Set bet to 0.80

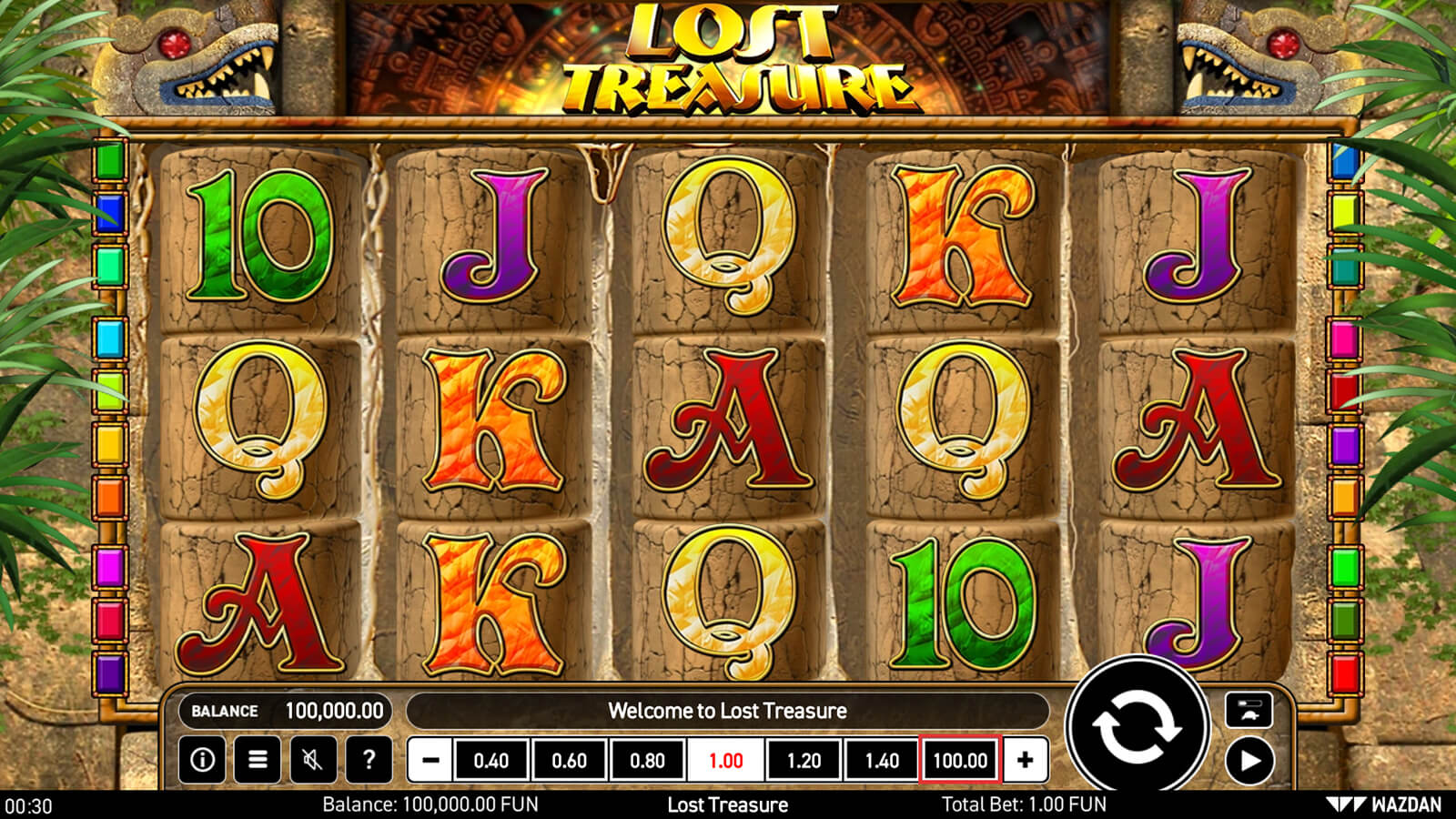point(648,760)
